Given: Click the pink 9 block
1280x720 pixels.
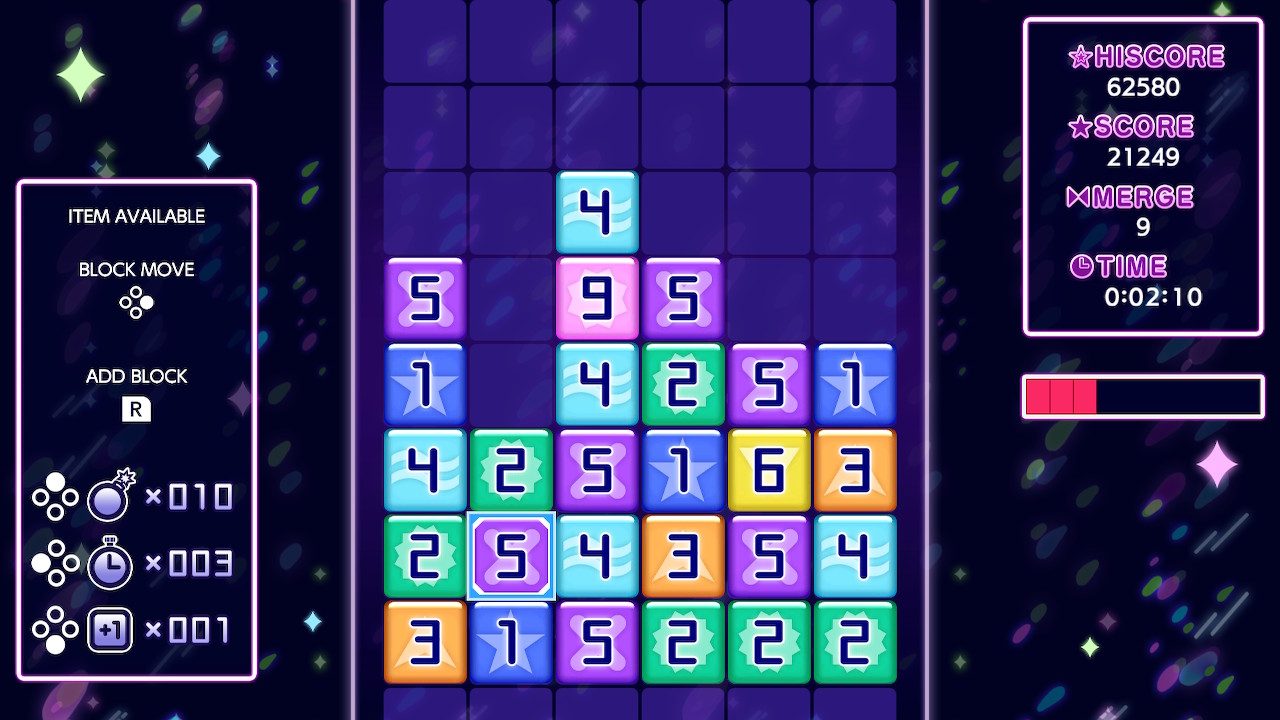Looking at the screenshot, I should tap(597, 298).
